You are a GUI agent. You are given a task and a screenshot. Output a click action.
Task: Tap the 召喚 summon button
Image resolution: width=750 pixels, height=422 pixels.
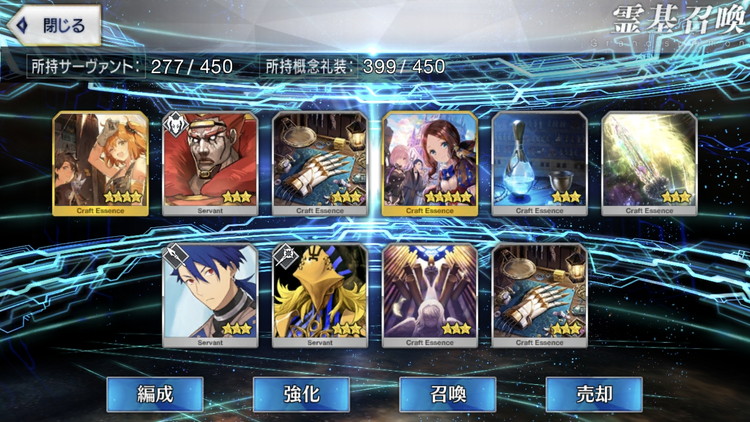447,393
